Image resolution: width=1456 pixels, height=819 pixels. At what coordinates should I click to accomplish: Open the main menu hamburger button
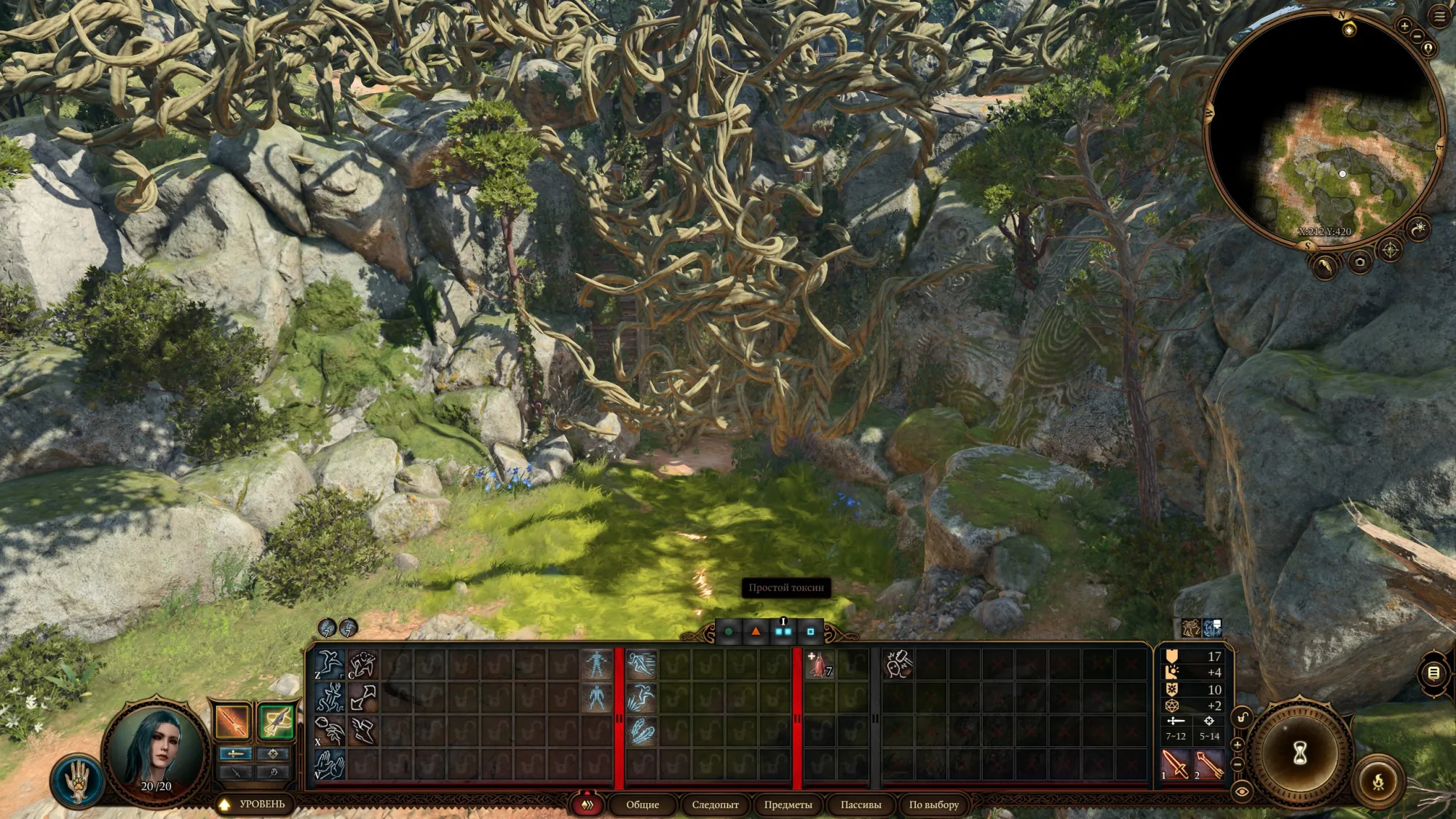point(1439,17)
